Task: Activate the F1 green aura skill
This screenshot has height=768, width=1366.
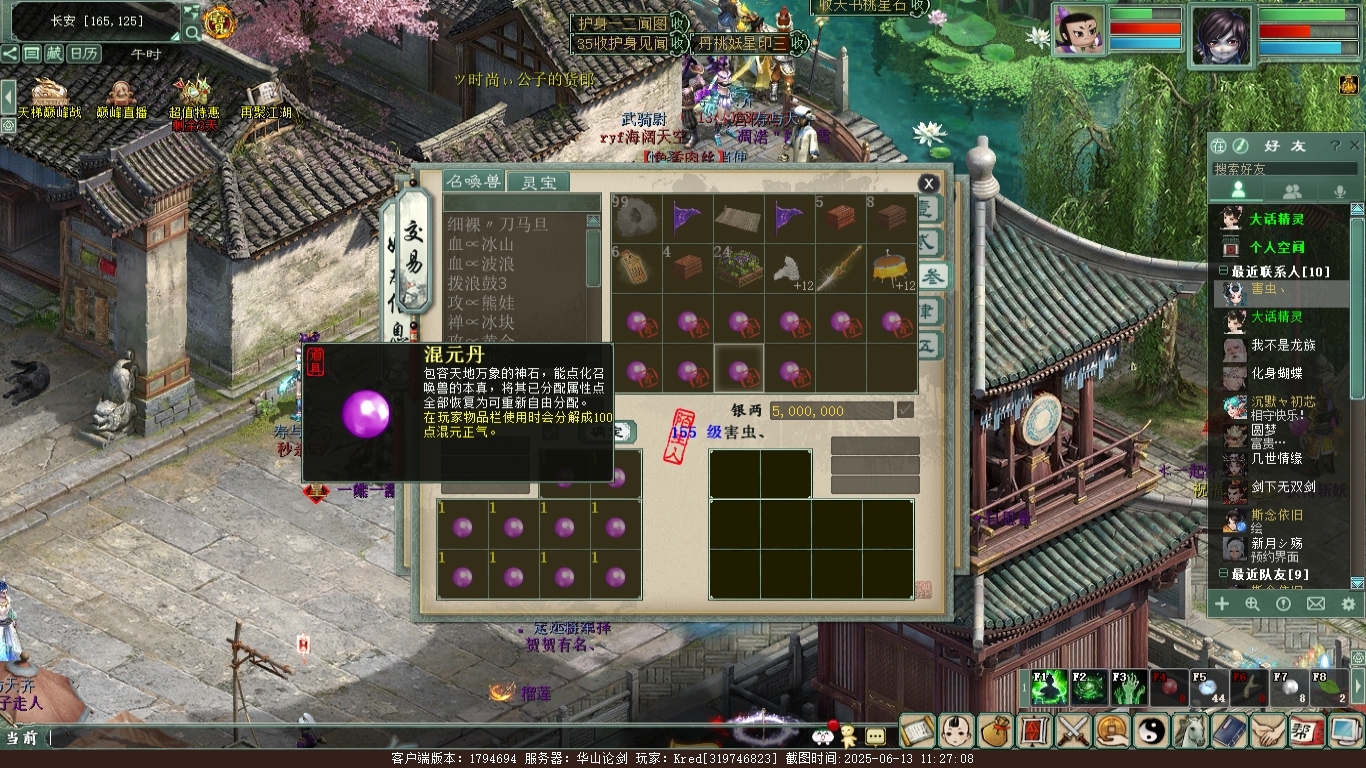Action: [x=1049, y=689]
